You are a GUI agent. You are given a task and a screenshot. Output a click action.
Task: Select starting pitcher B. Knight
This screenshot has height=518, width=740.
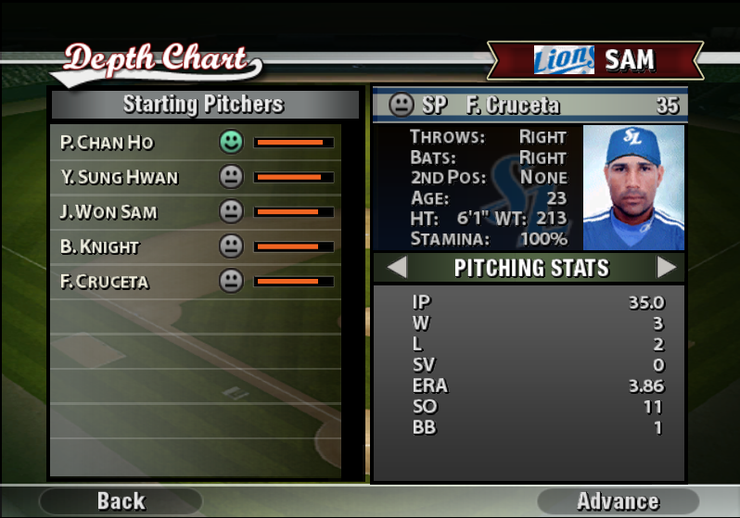100,247
